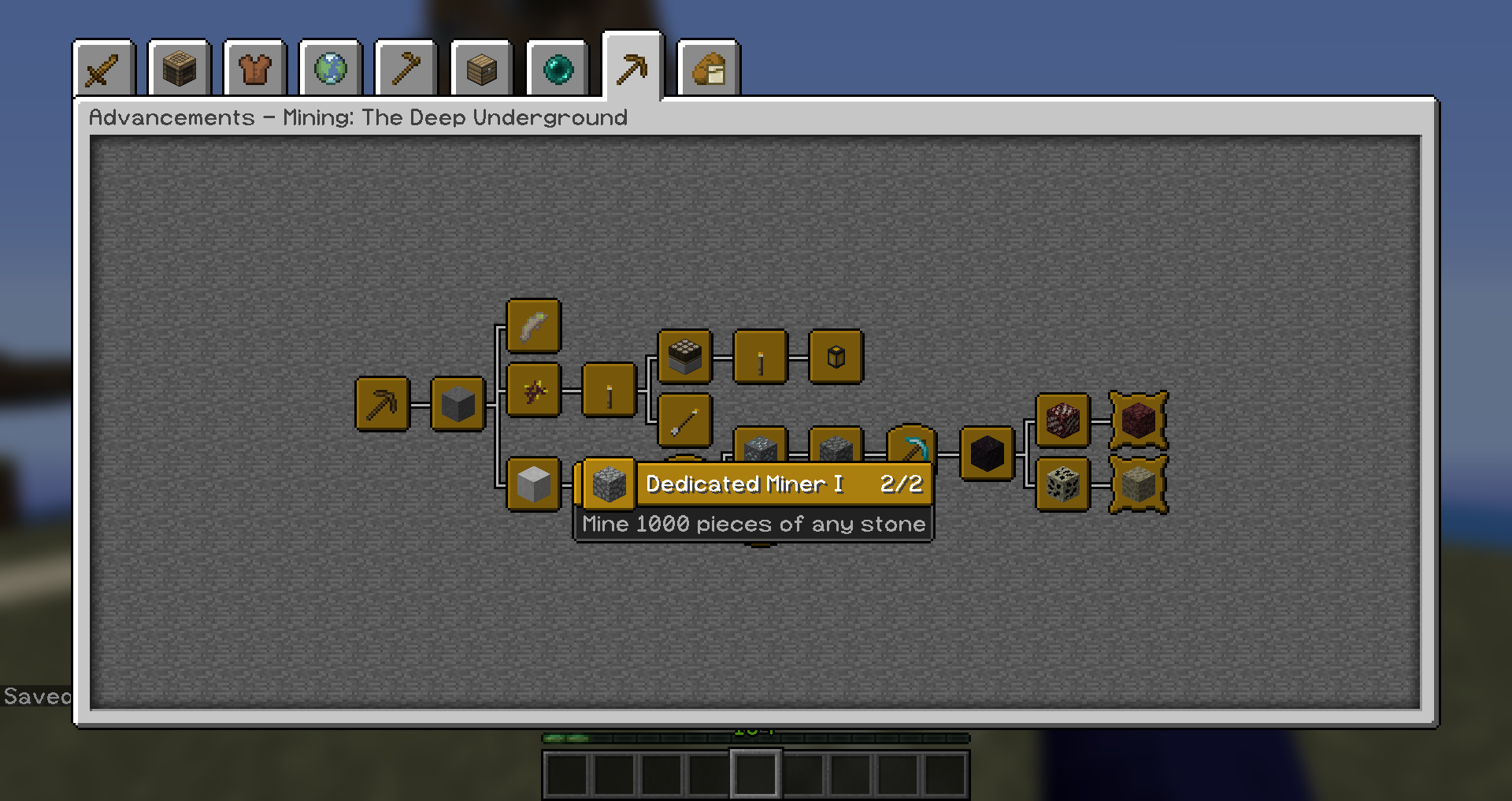Click the green experience bar above the hotbar
This screenshot has width=1512, height=801.
[x=756, y=740]
